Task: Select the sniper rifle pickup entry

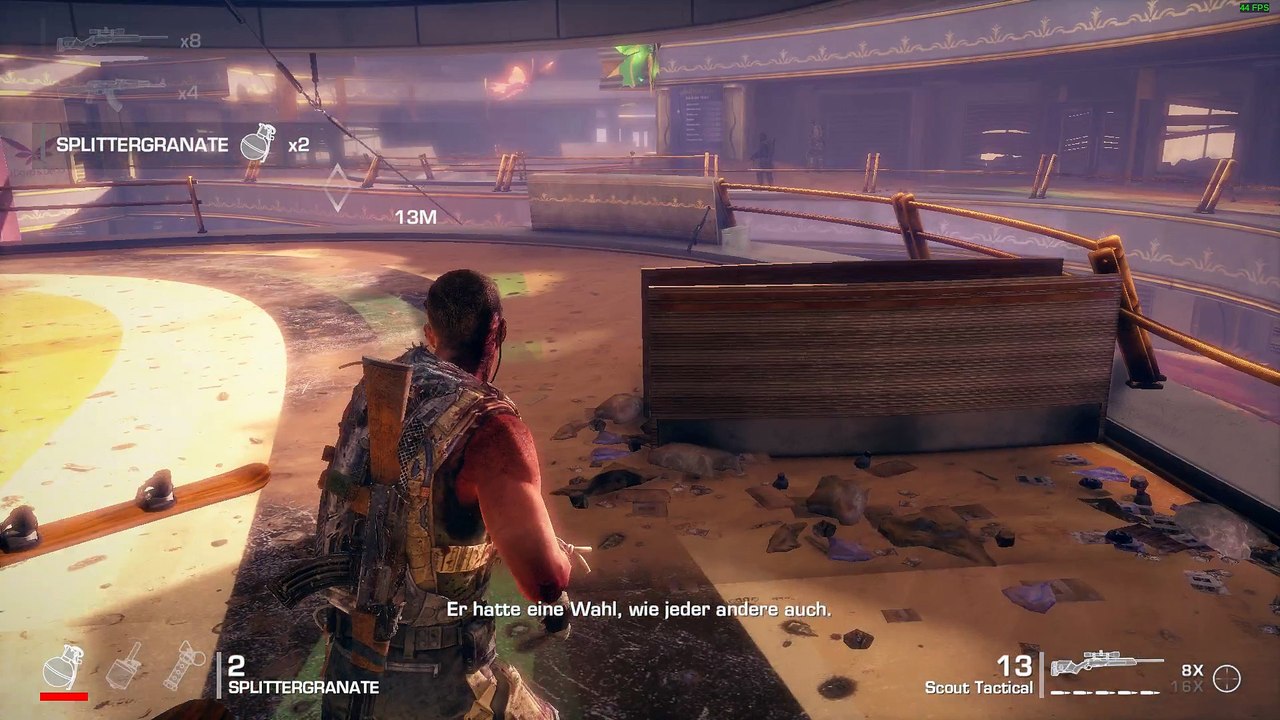Action: click(x=112, y=41)
